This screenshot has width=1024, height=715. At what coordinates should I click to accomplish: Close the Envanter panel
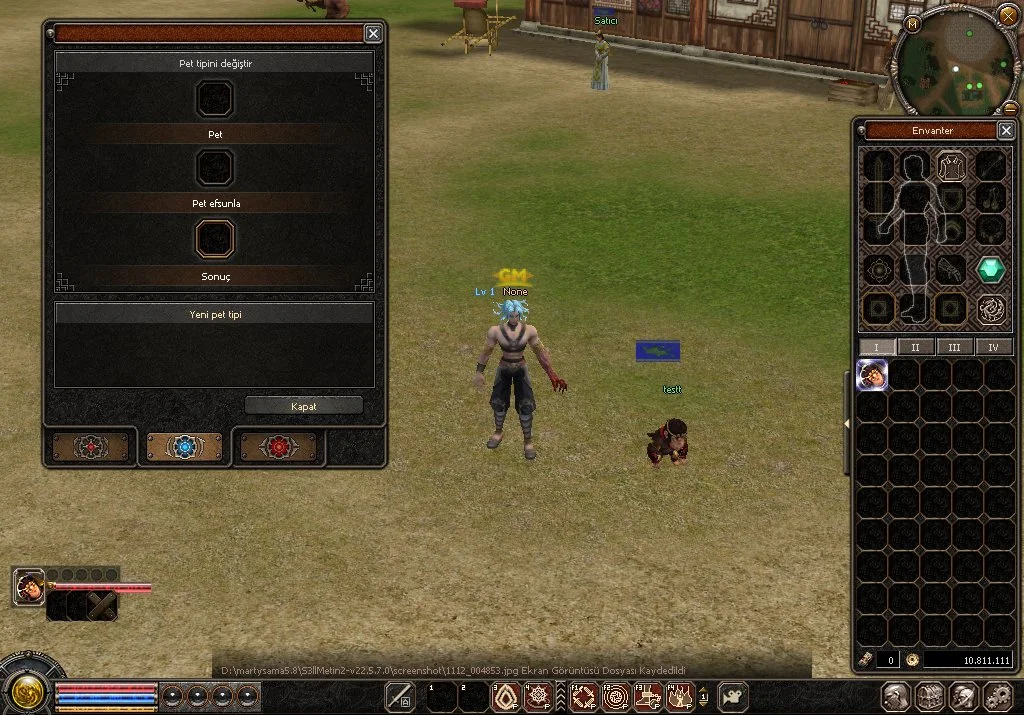1006,131
